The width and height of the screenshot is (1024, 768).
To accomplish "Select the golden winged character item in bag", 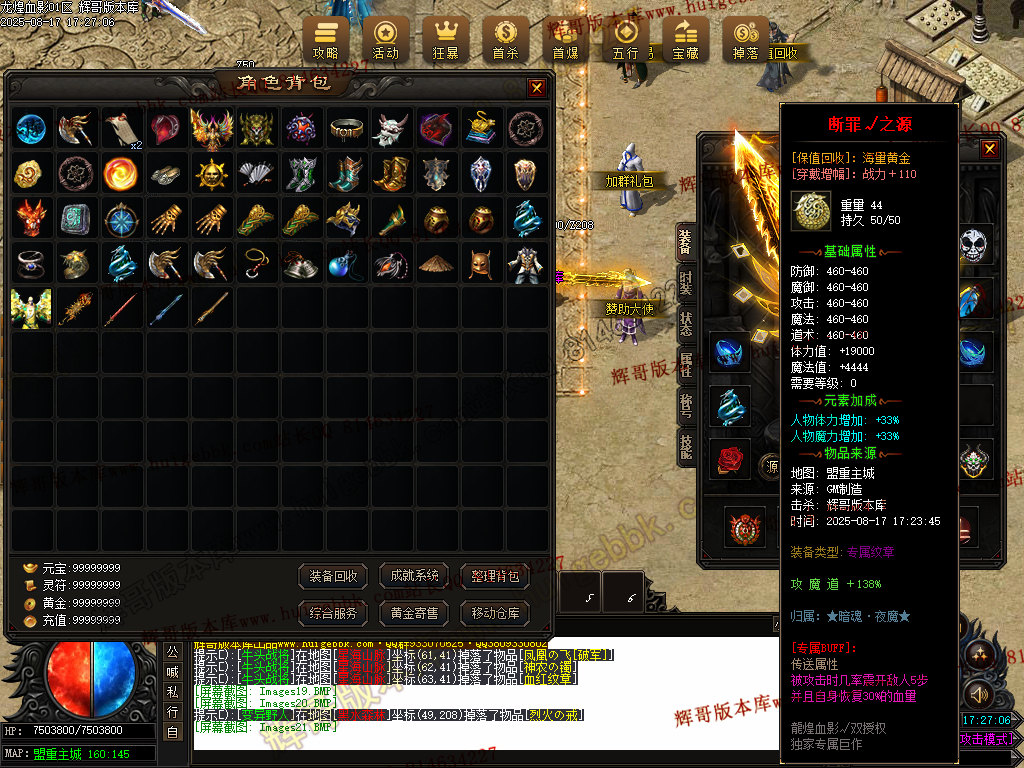I will pos(31,308).
